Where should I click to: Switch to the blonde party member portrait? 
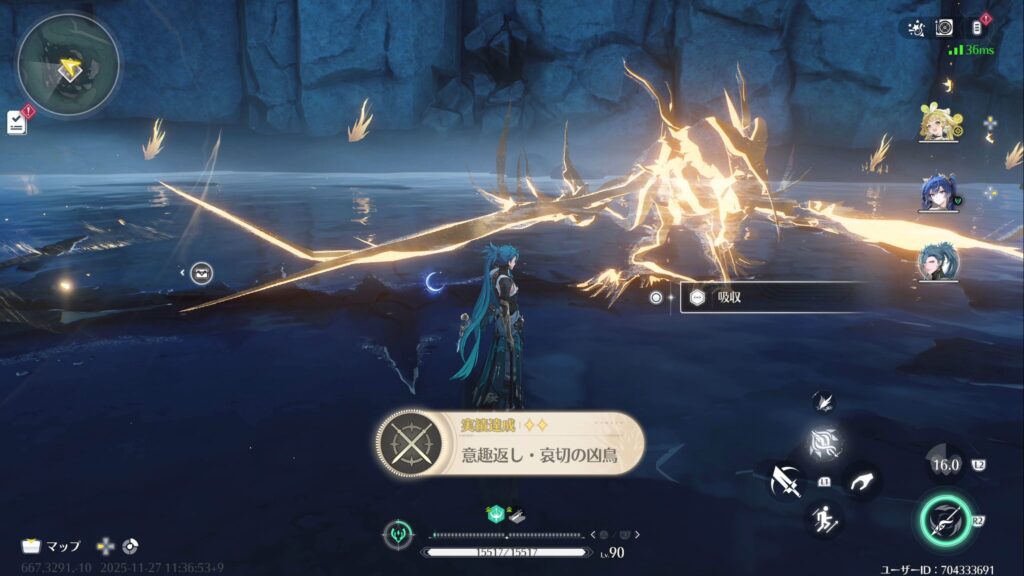pyautogui.click(x=939, y=124)
